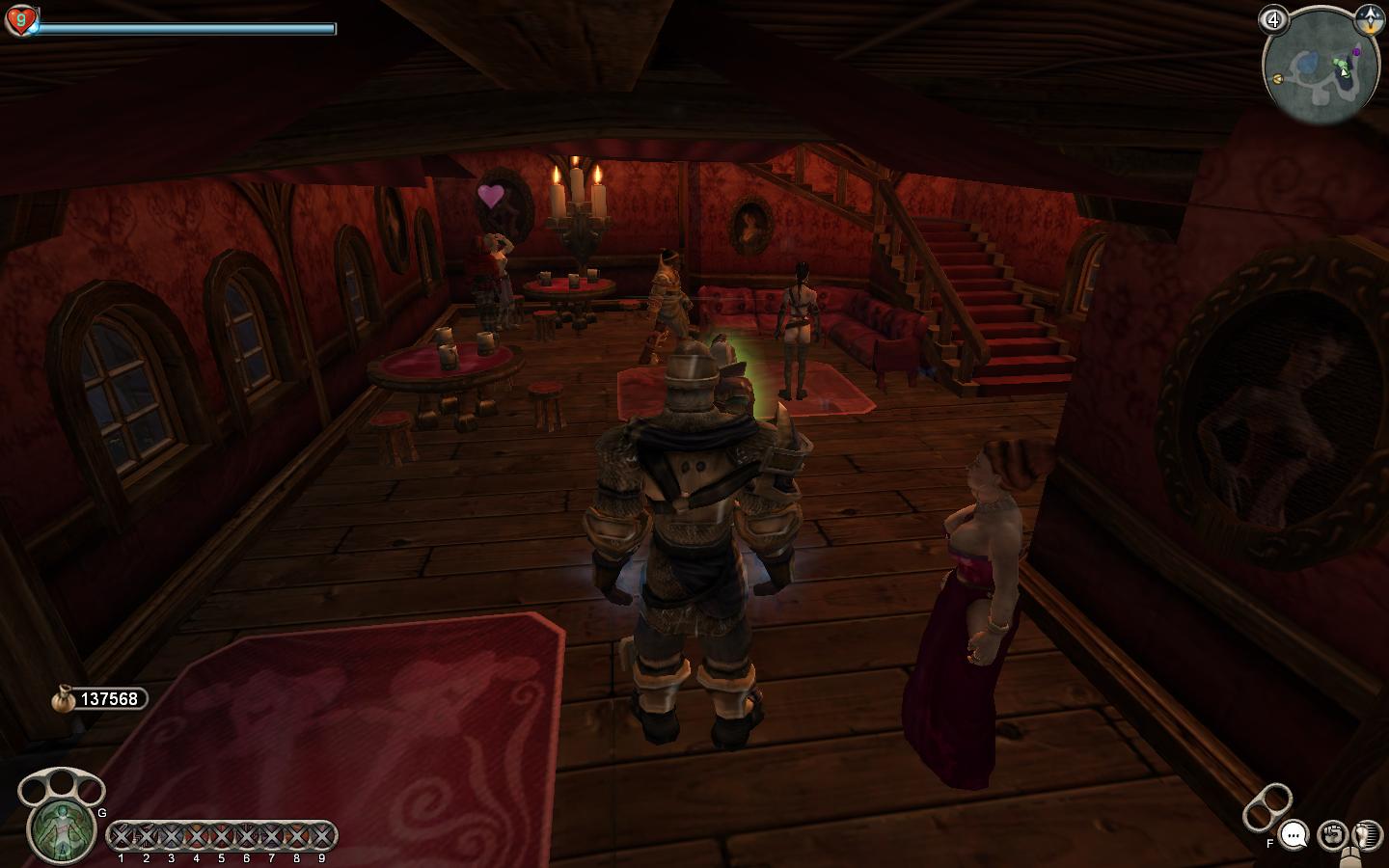Choose the clenched fist action icon
Image resolution: width=1389 pixels, height=868 pixels.
pyautogui.click(x=1332, y=834)
